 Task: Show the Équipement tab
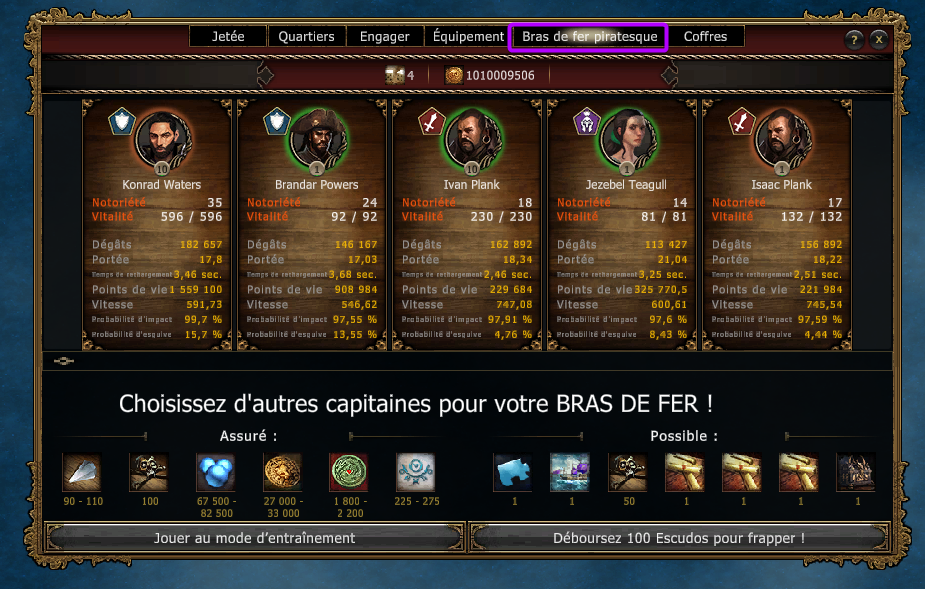click(468, 37)
